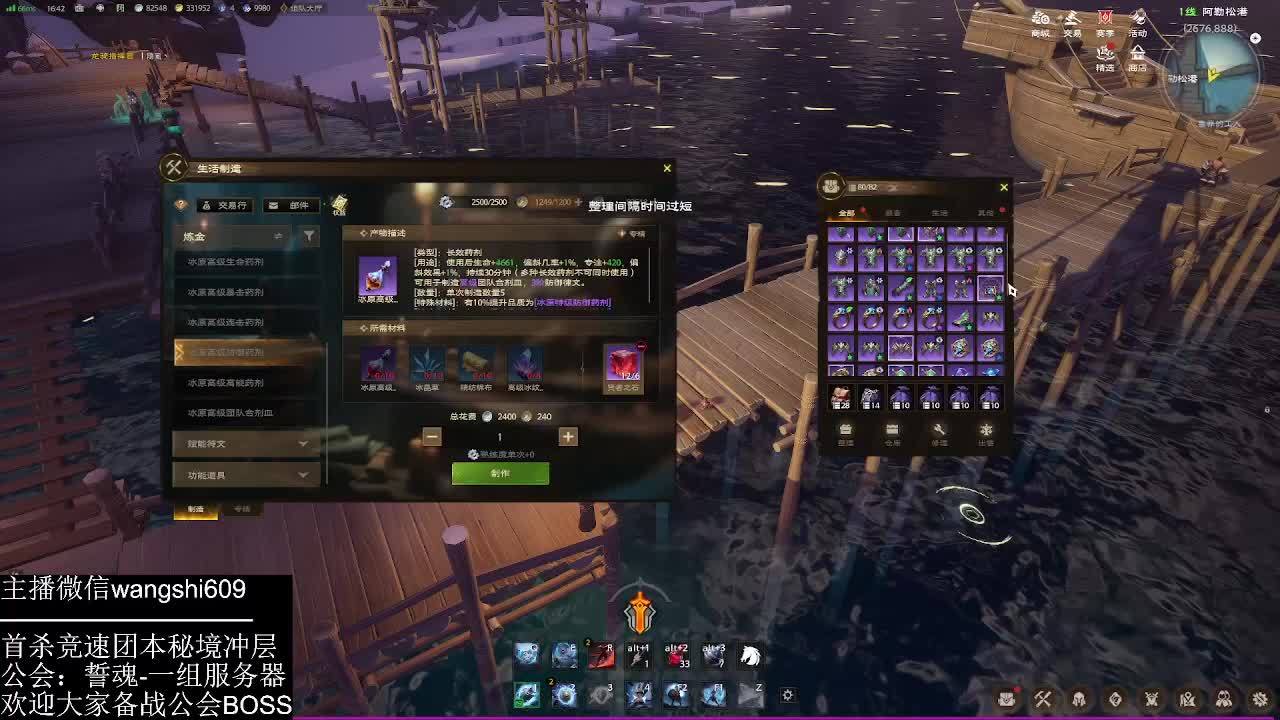Viewport: 1280px width, 720px height.
Task: Select the 冰原高级团队合剂皿 recipe
Action: click(x=231, y=412)
